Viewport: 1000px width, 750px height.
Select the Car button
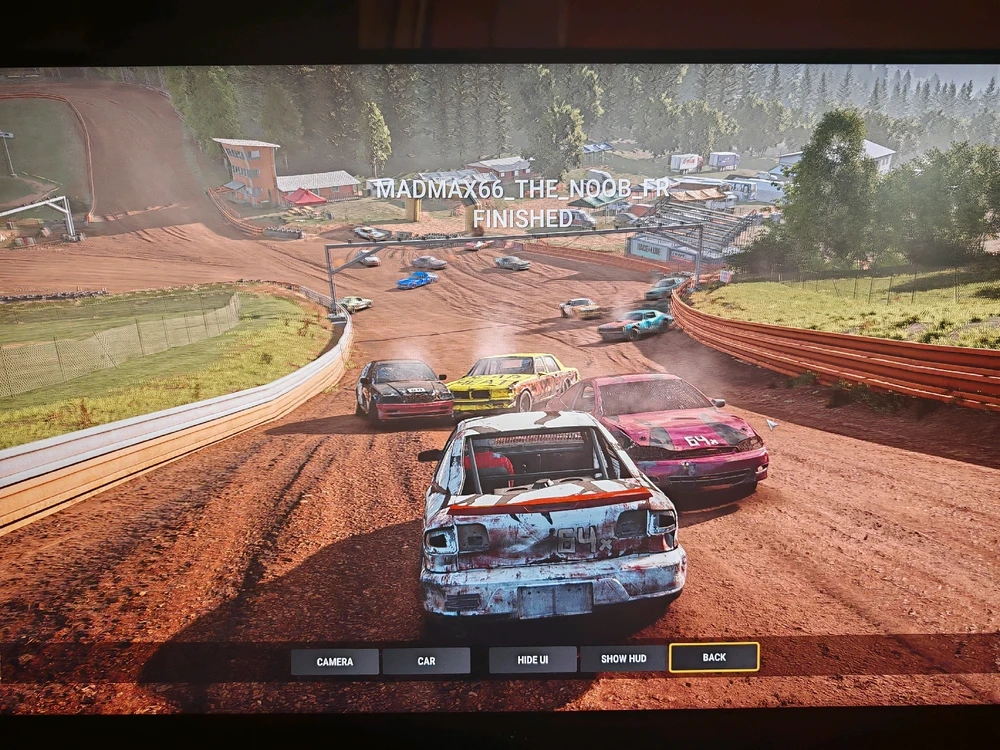coord(426,661)
